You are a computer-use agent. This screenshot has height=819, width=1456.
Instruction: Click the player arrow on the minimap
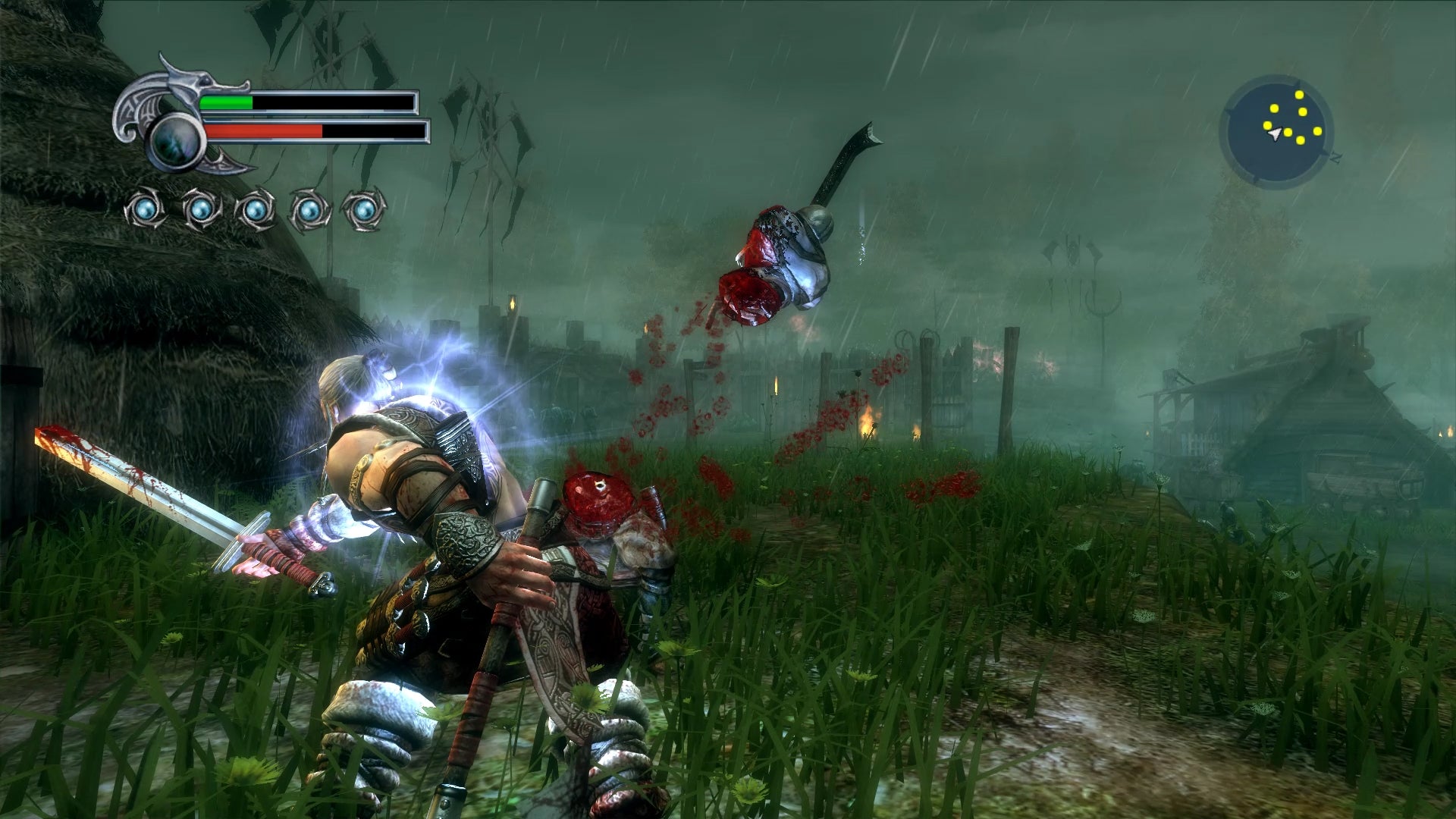click(1275, 133)
